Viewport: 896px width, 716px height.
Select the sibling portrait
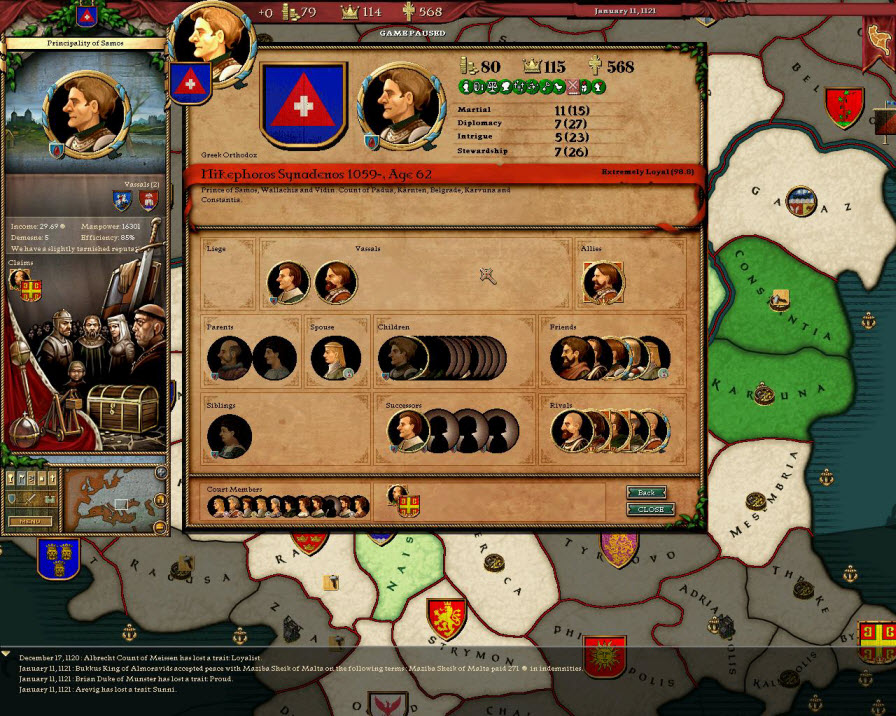tap(228, 436)
